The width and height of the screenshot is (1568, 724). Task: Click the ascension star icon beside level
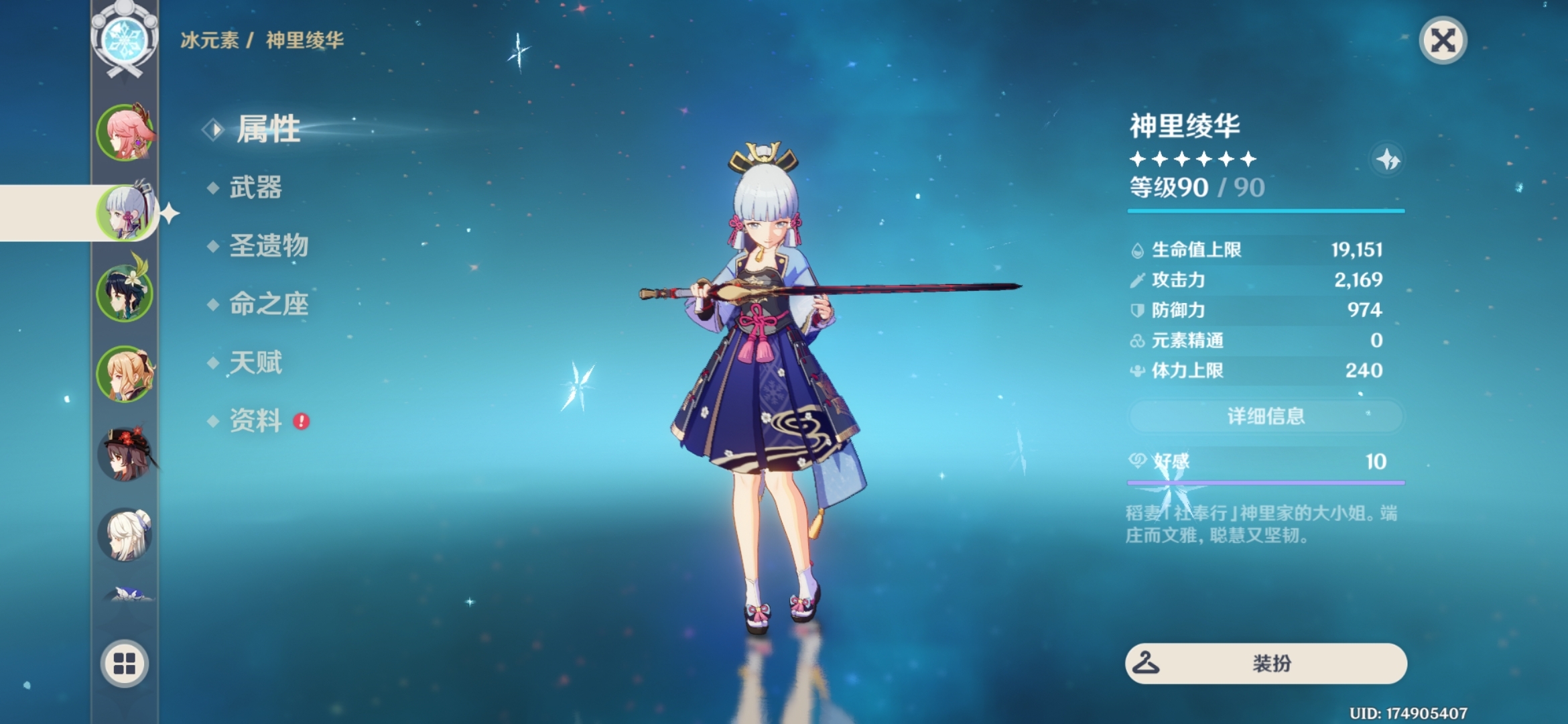1387,160
